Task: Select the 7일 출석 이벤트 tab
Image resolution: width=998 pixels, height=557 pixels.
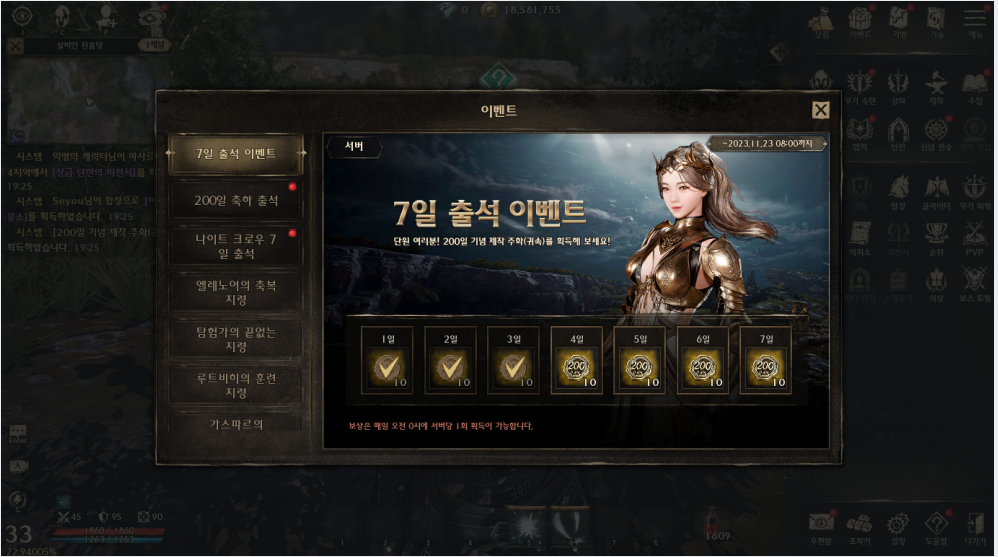Action: coord(235,154)
